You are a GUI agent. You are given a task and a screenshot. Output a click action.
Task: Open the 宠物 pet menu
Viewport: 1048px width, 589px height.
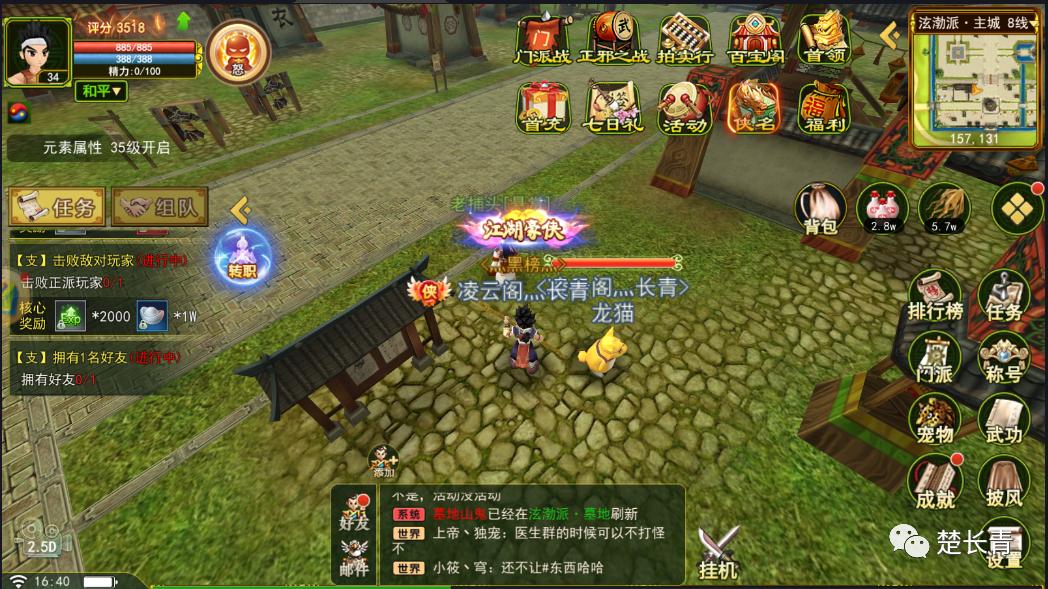tap(934, 418)
